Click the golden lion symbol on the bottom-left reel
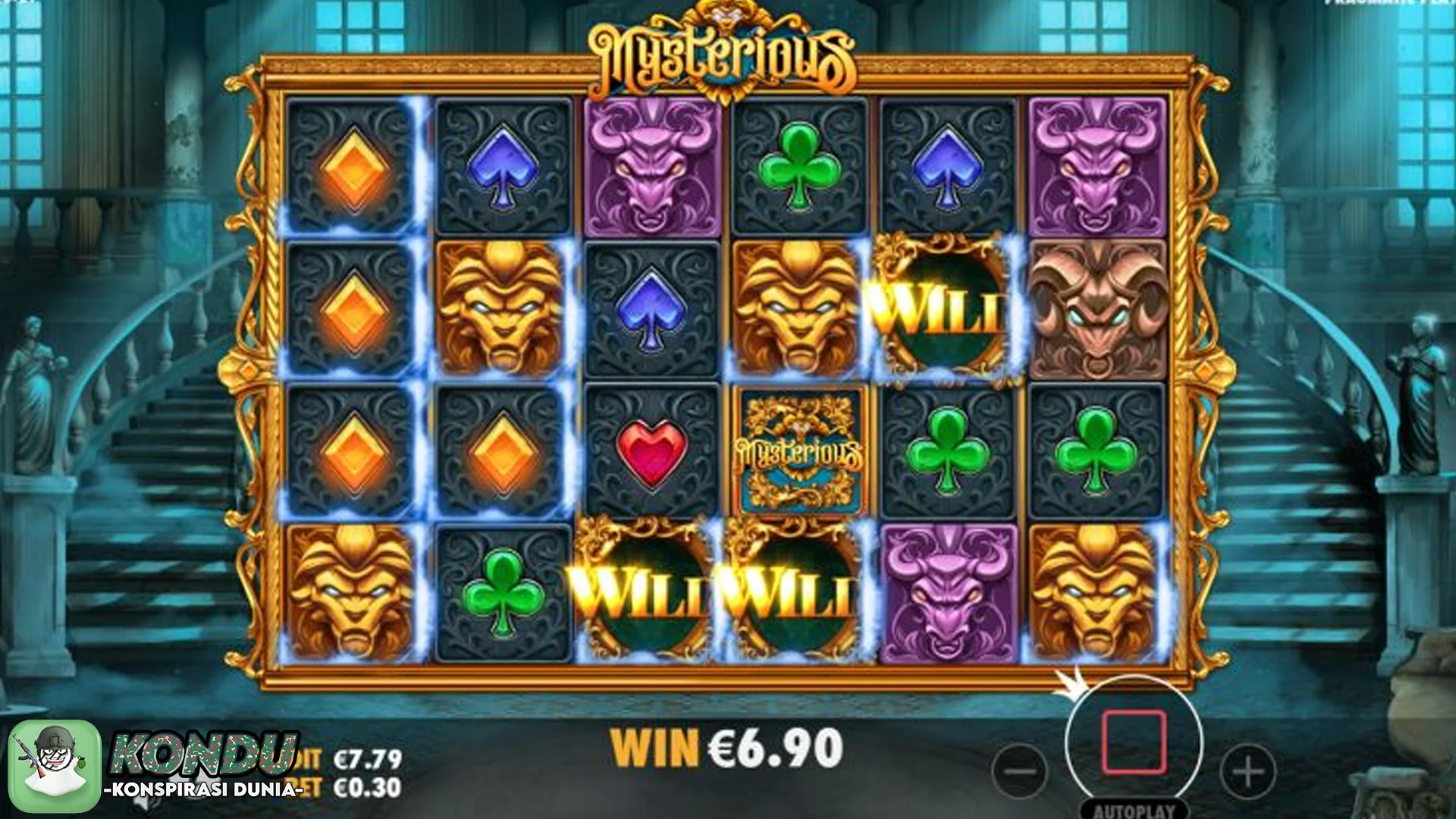 [x=353, y=595]
